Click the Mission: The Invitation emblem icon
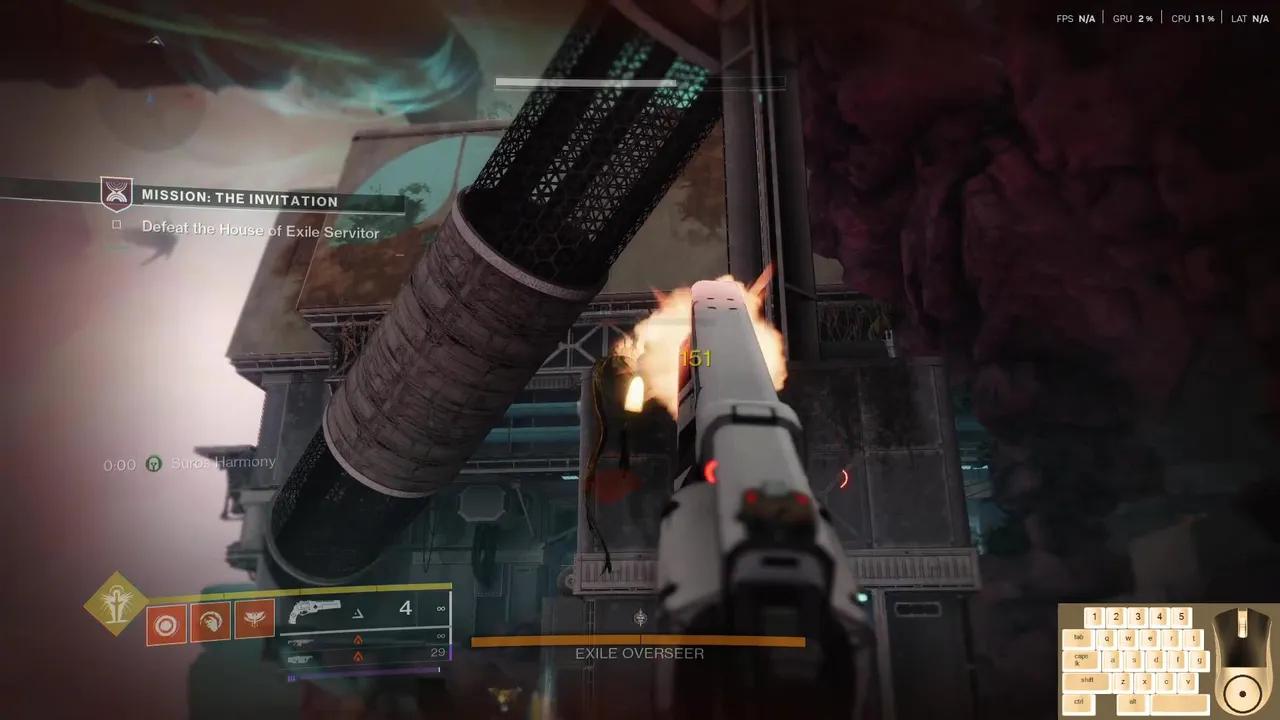Screen dimensions: 1280x720 point(117,194)
